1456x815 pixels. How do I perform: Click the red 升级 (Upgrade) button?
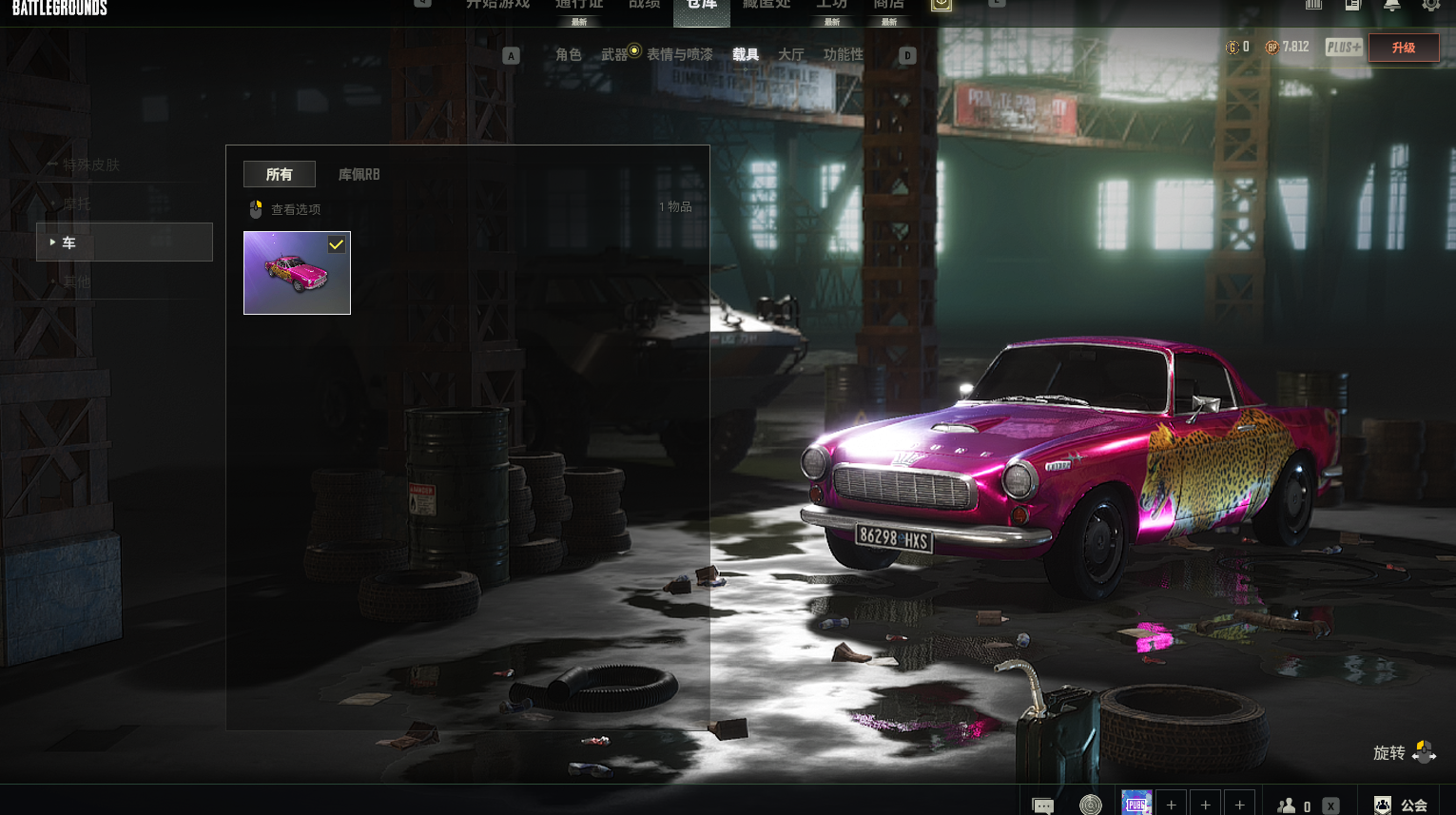pyautogui.click(x=1403, y=48)
